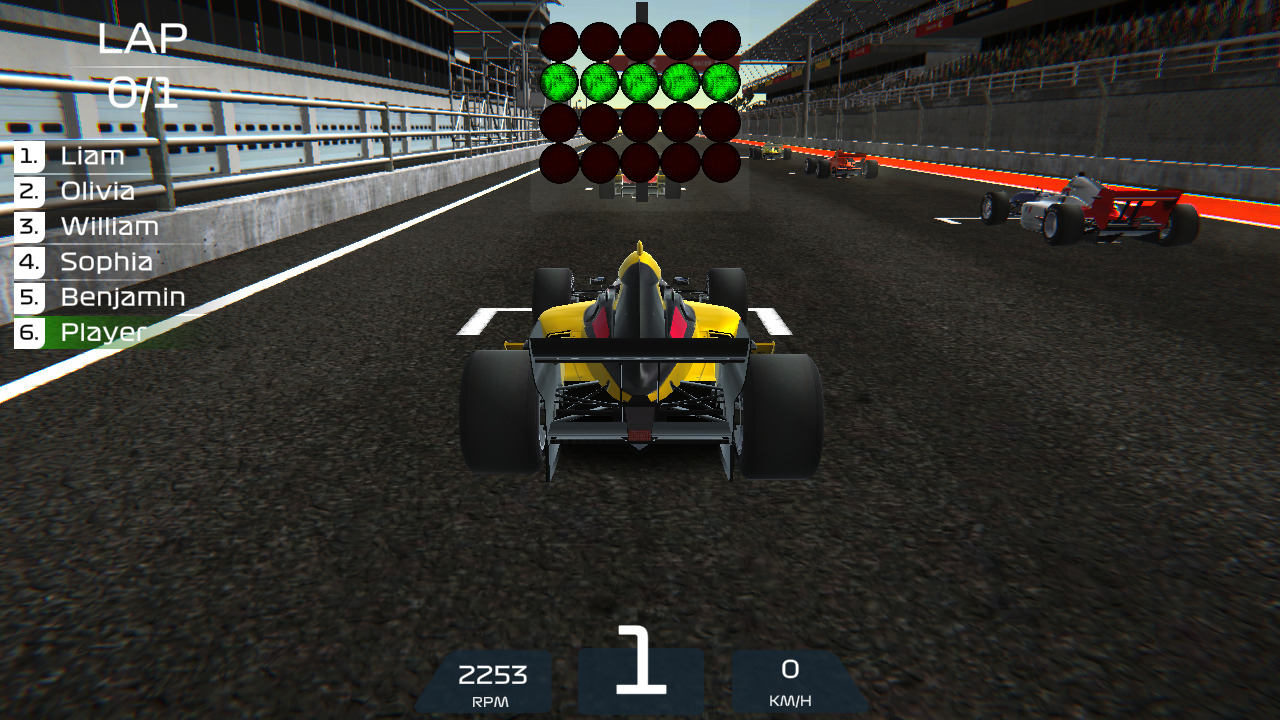The width and height of the screenshot is (1280, 720).
Task: Click the gear indicator displaying 1
Action: 640,670
